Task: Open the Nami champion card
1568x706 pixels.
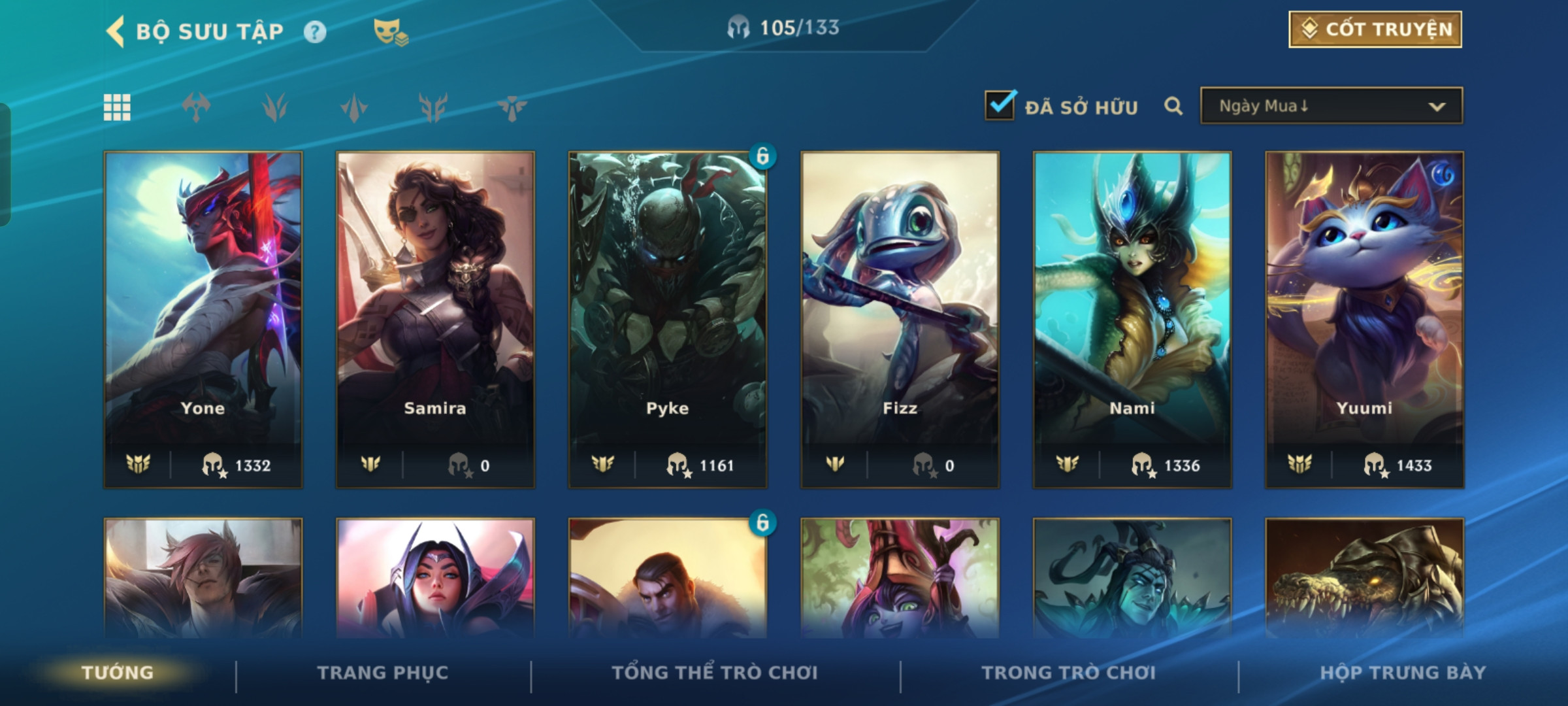Action: point(1132,319)
